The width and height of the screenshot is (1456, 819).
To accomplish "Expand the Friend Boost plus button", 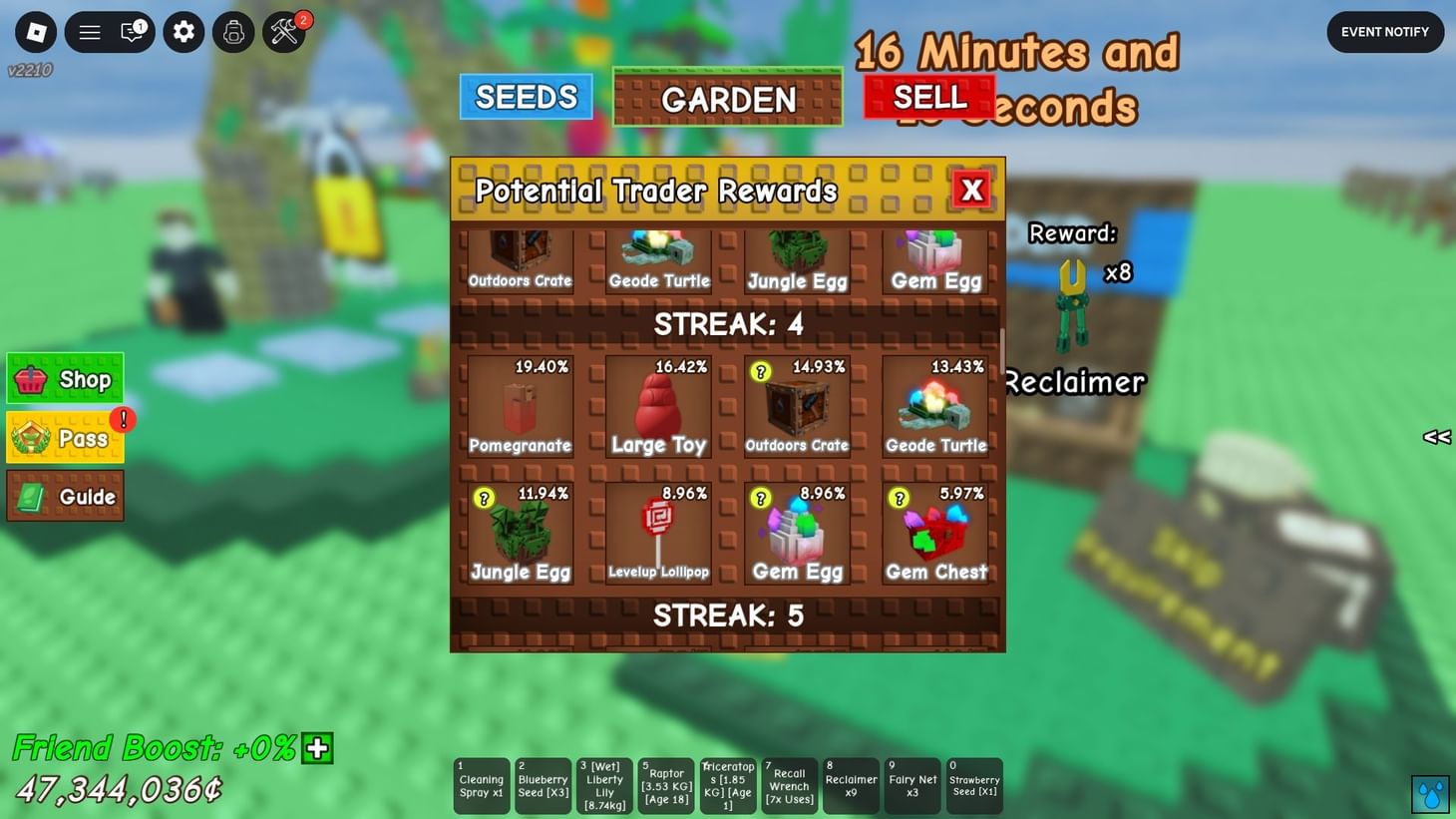I will [317, 749].
